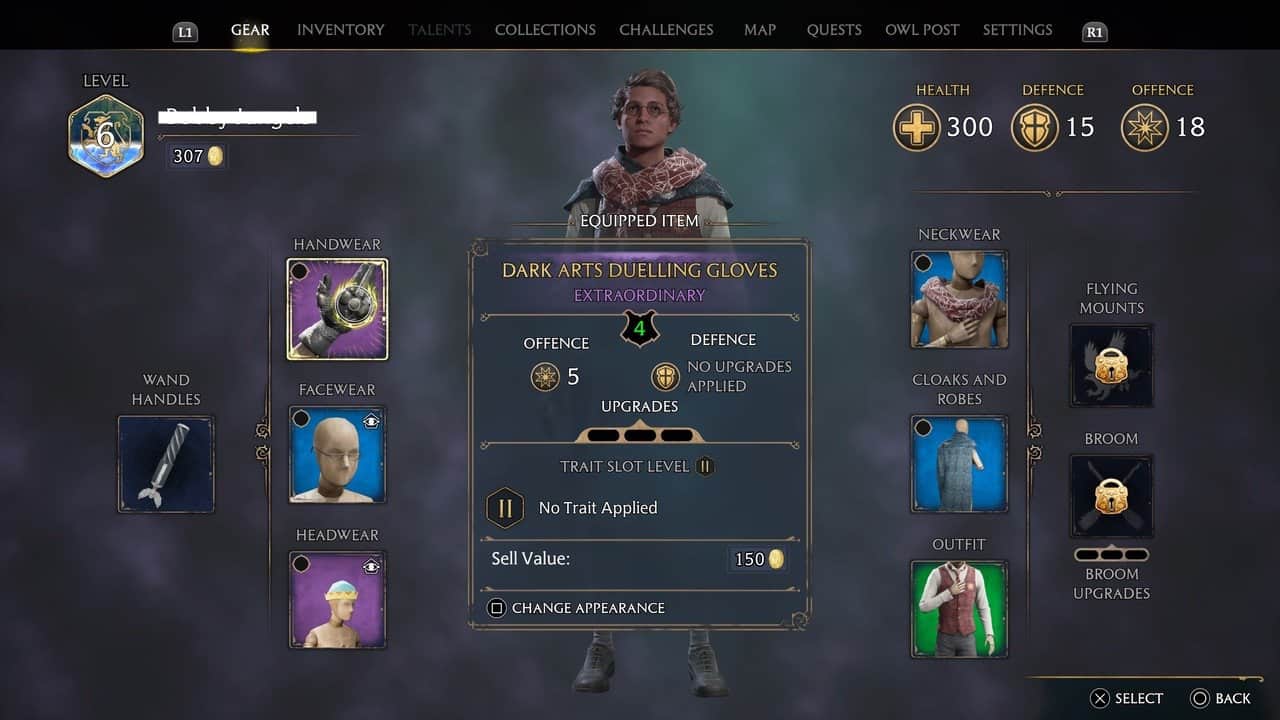Viewport: 1280px width, 720px height.
Task: Select the Handwear duelling gloves slot
Action: coord(338,309)
